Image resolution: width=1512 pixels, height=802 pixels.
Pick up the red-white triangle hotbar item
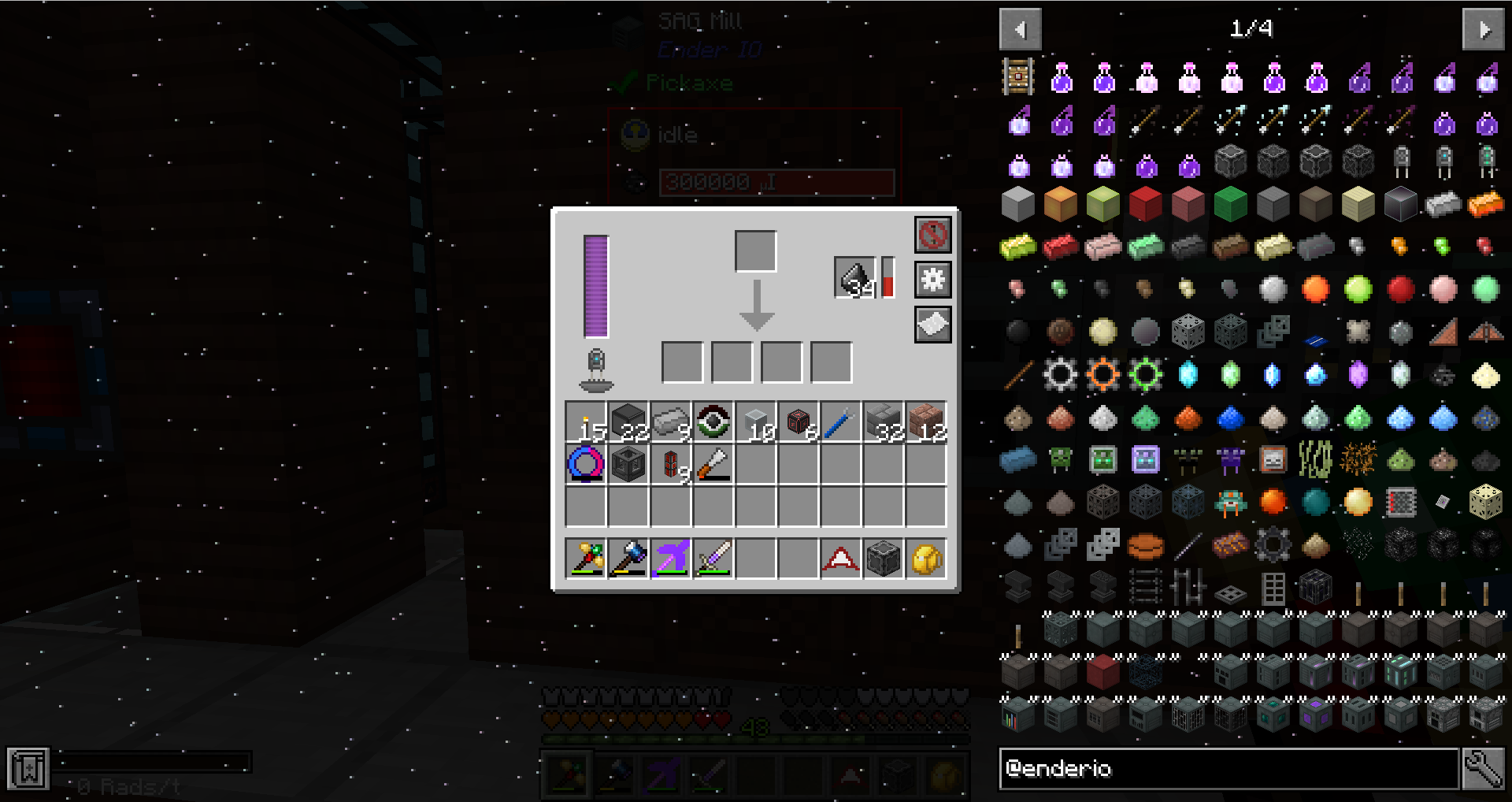tap(840, 559)
